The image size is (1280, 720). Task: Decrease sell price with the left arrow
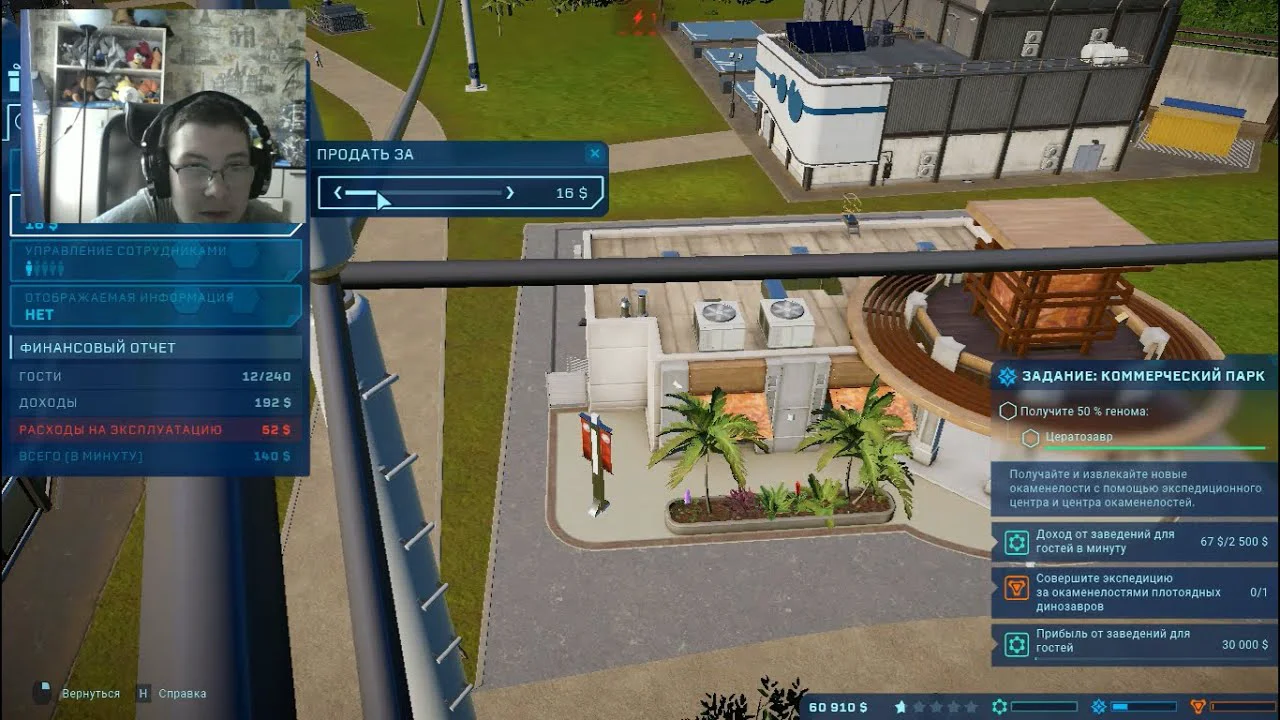[338, 193]
